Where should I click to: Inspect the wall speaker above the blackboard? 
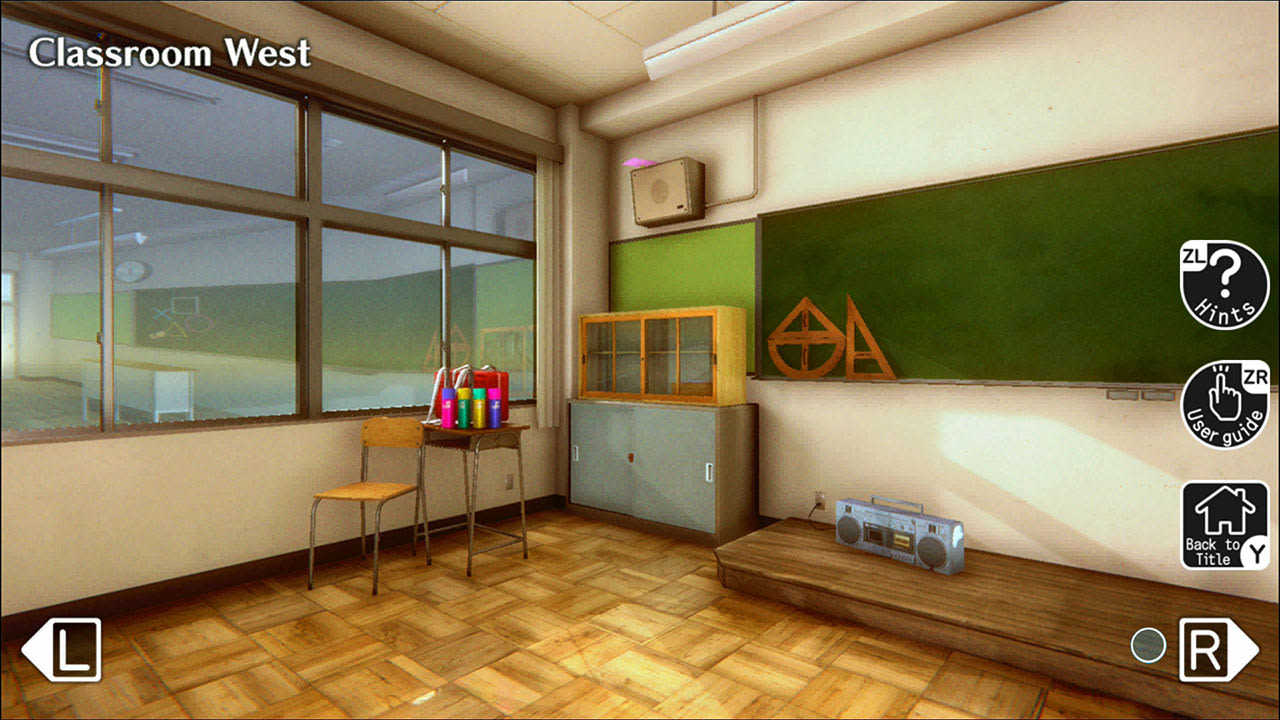click(x=665, y=190)
